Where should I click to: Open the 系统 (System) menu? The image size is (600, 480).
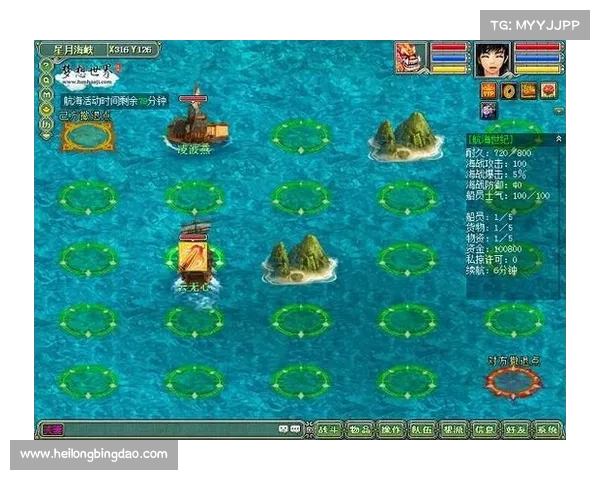(547, 430)
